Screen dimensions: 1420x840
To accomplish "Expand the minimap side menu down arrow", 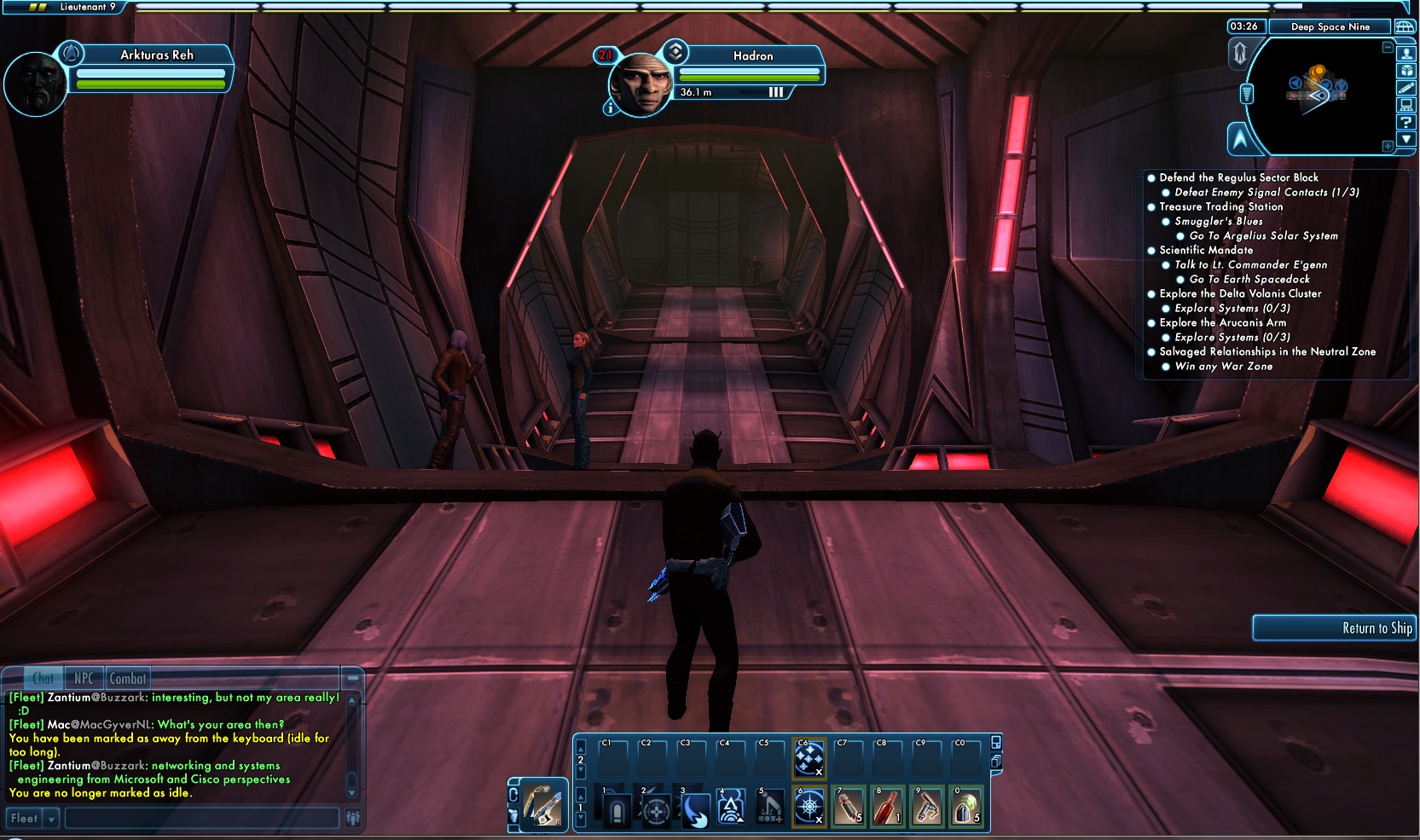I will [x=1406, y=139].
